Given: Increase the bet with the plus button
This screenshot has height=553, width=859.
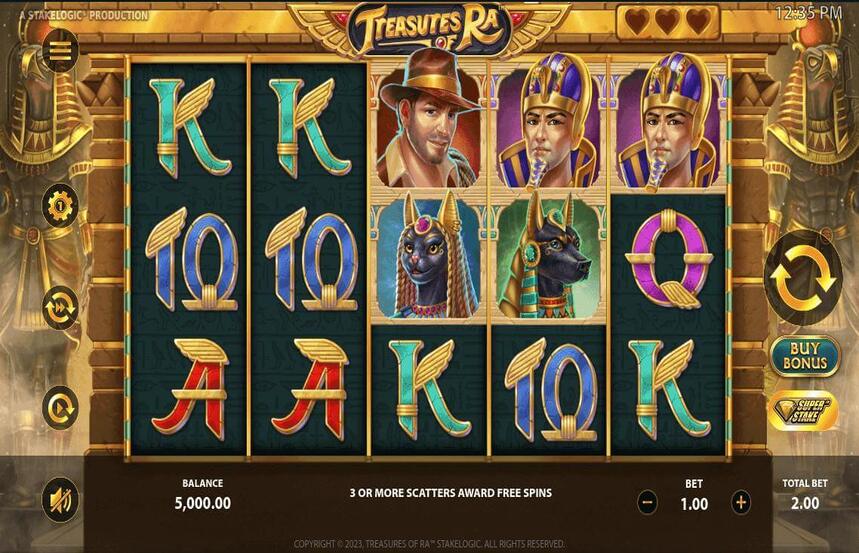Looking at the screenshot, I should 741,503.
